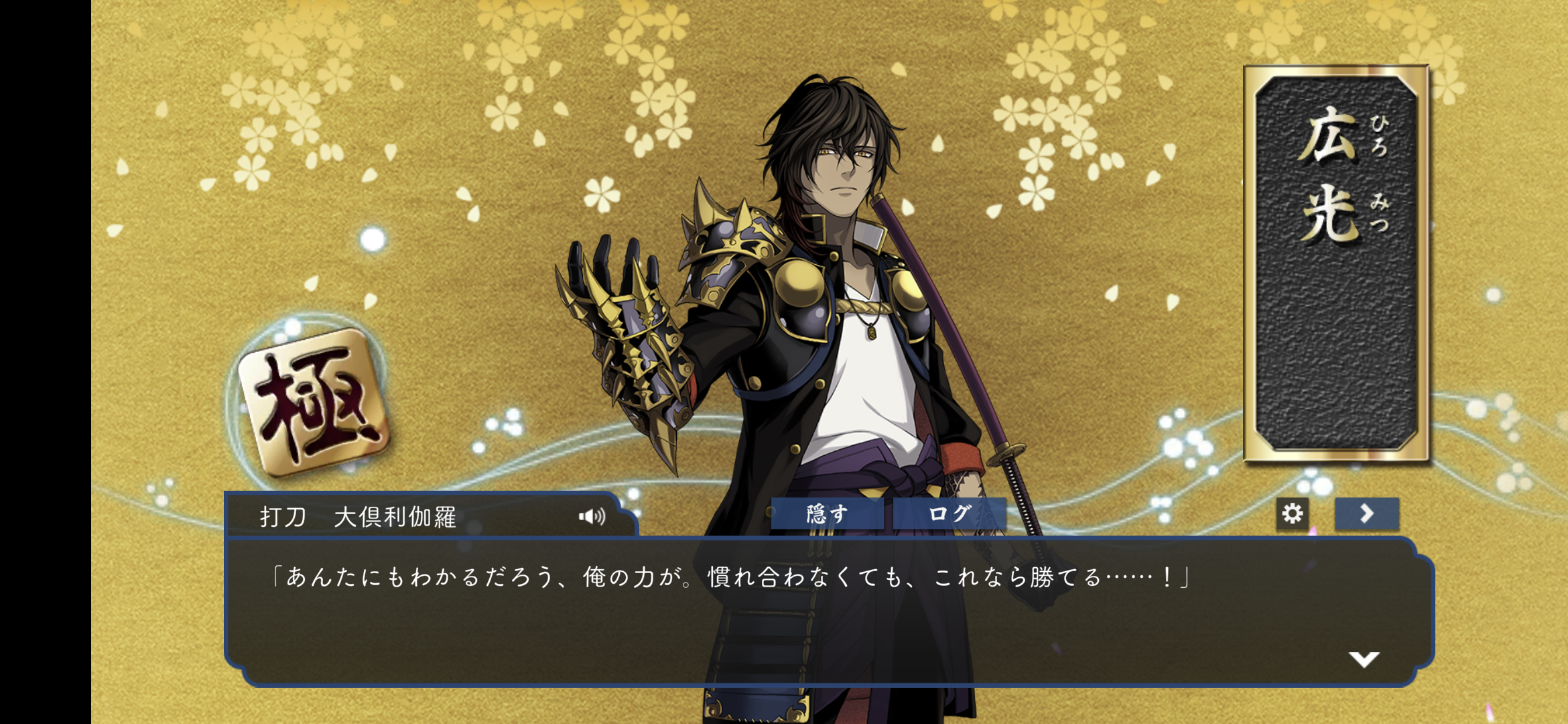Open settings with the gear icon
The width and height of the screenshot is (1568, 724).
(1292, 514)
